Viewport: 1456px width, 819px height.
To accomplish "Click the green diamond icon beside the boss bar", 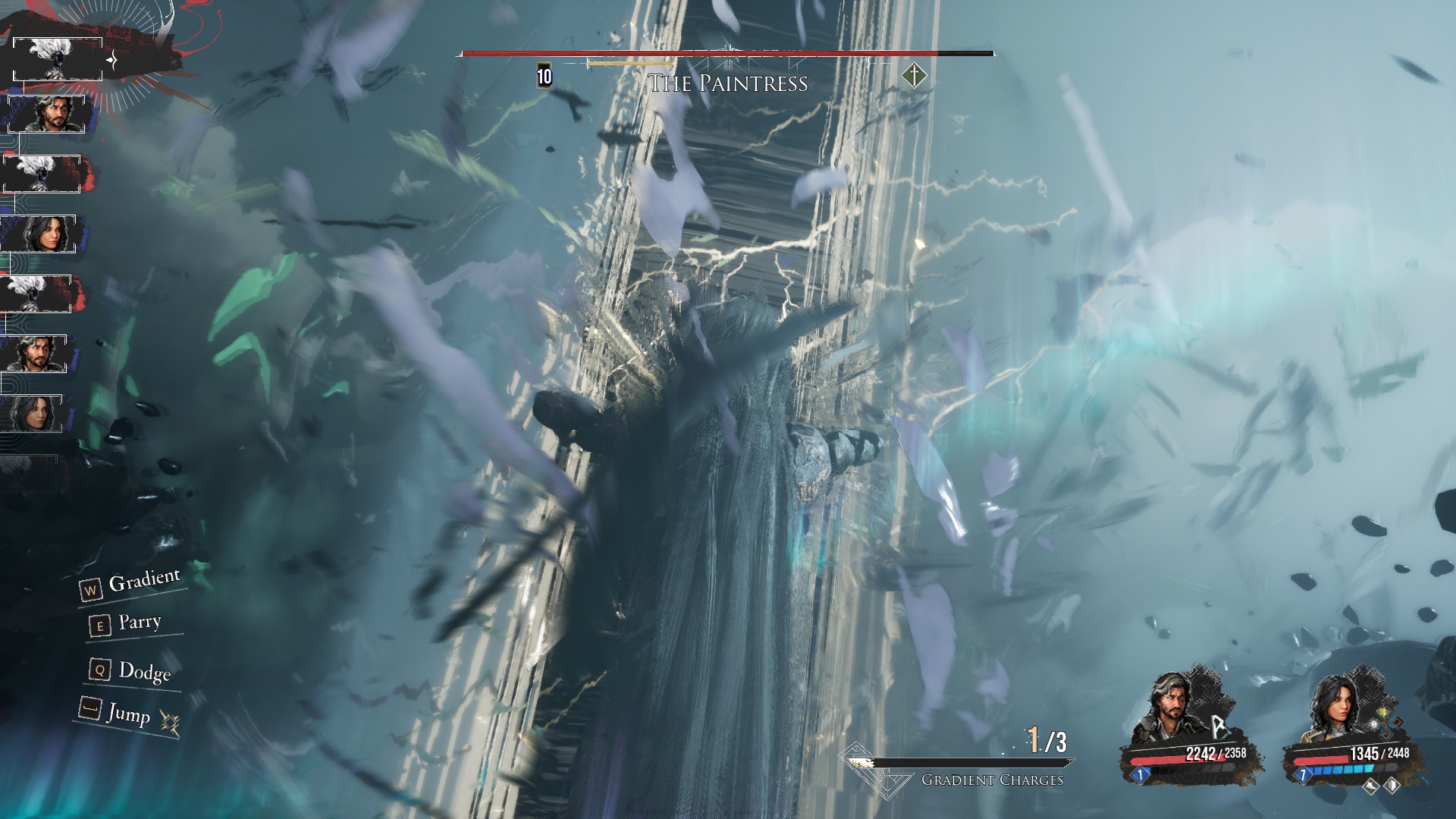I will (x=915, y=76).
